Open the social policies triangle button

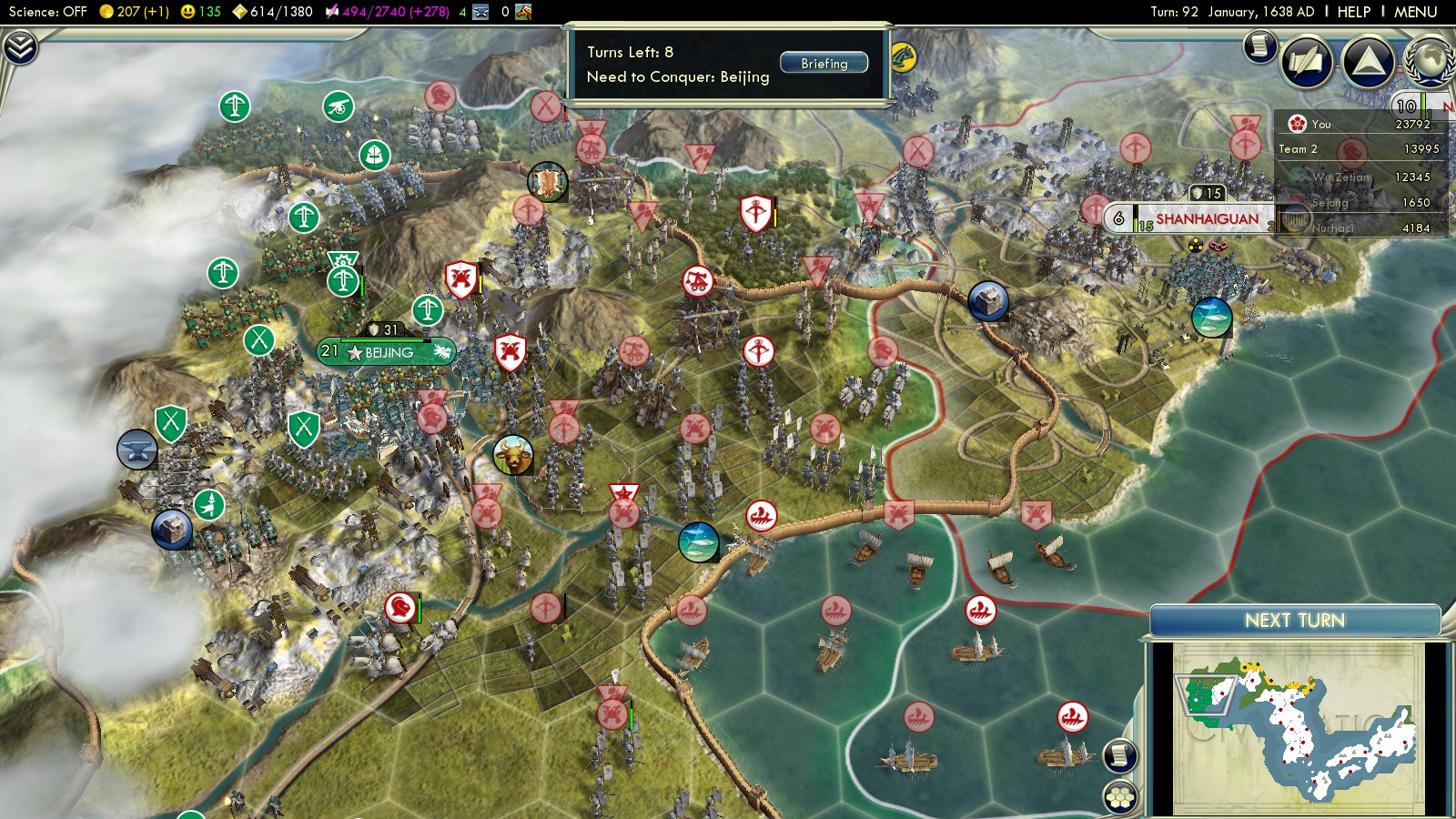(x=1368, y=61)
